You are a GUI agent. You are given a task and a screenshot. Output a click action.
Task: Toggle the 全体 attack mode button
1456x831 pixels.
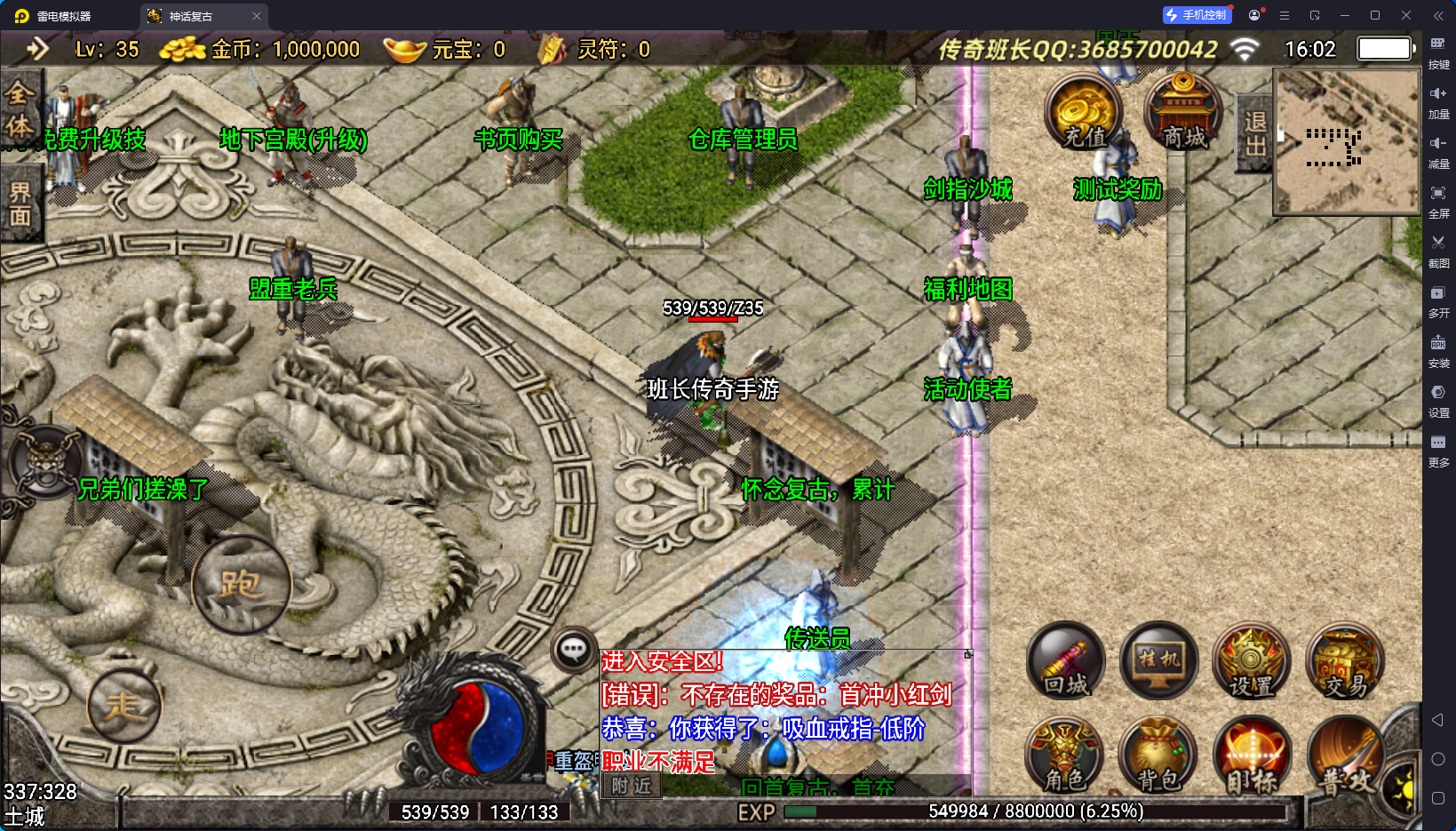[x=20, y=109]
